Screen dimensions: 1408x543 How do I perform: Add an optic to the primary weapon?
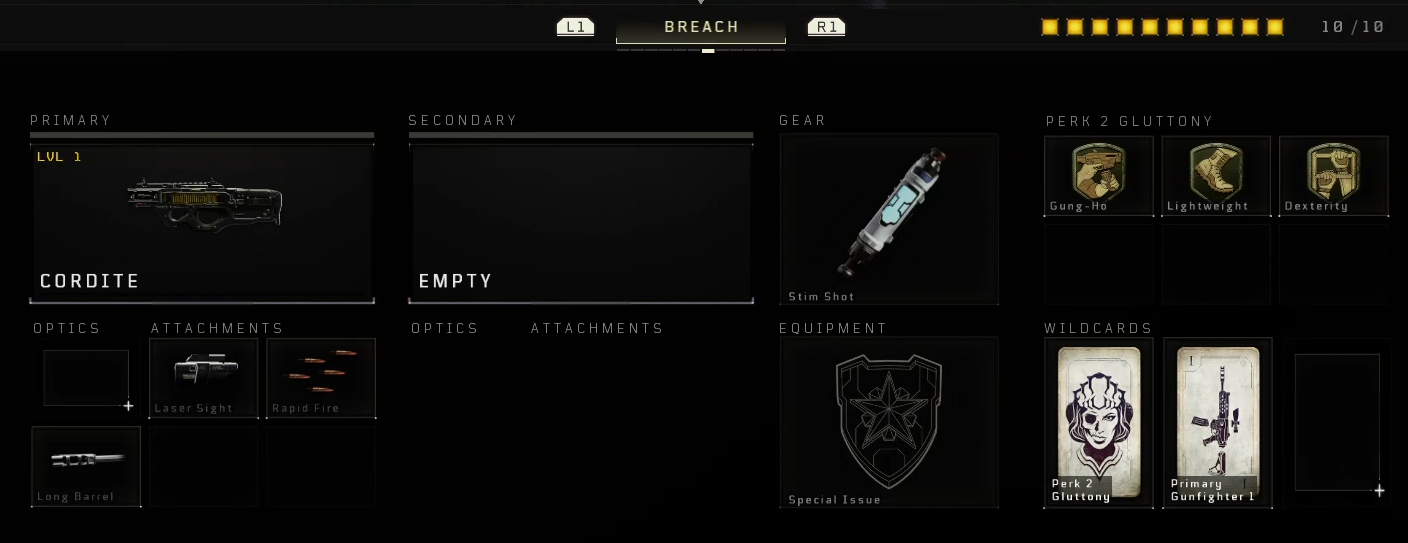[87, 378]
